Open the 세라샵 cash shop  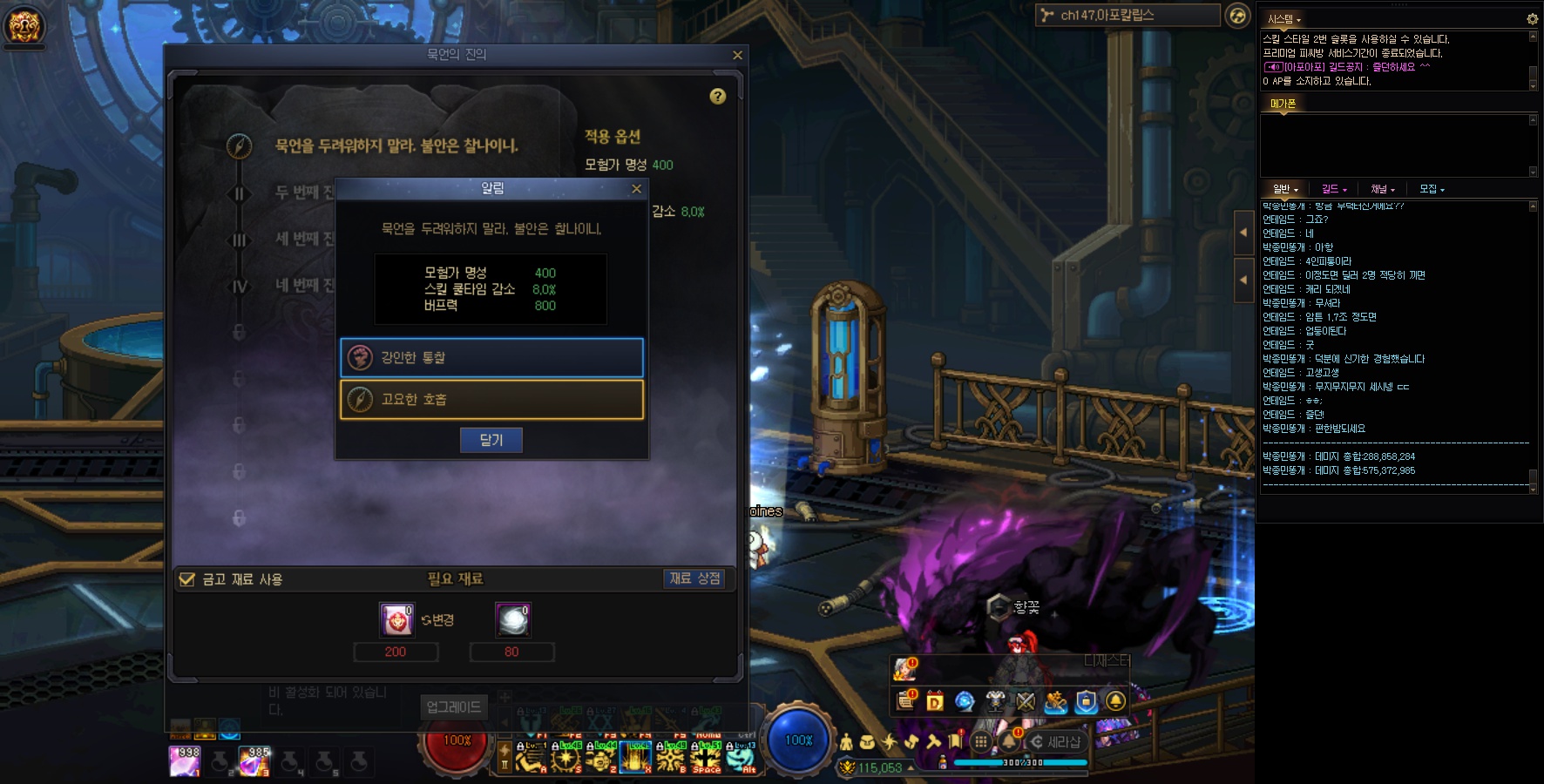point(1057,742)
